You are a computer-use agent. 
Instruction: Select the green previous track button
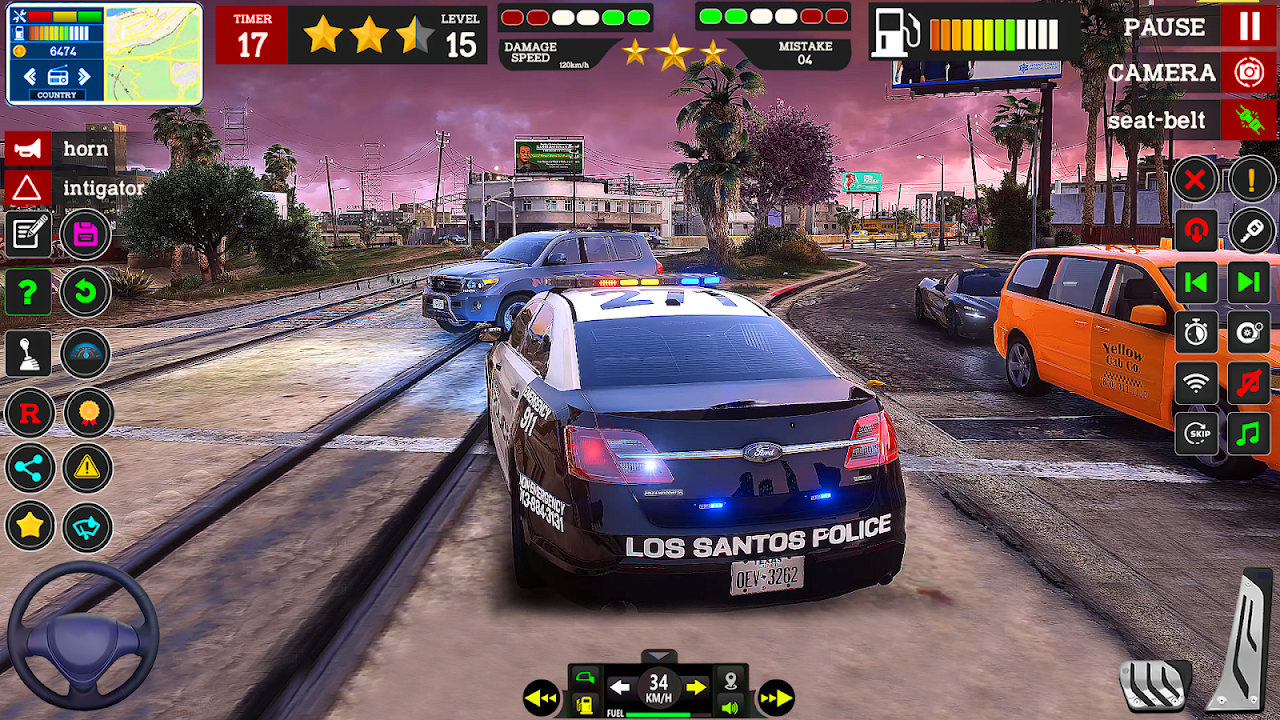(x=1196, y=282)
